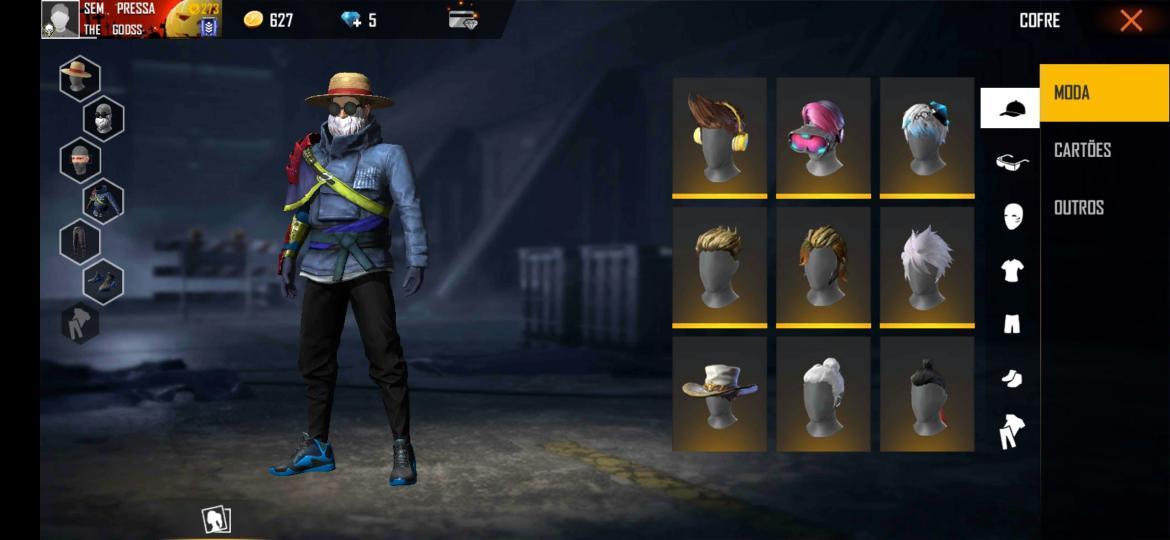Select the equipped blue sneakers slot
The image size is (1170, 540).
click(x=103, y=282)
